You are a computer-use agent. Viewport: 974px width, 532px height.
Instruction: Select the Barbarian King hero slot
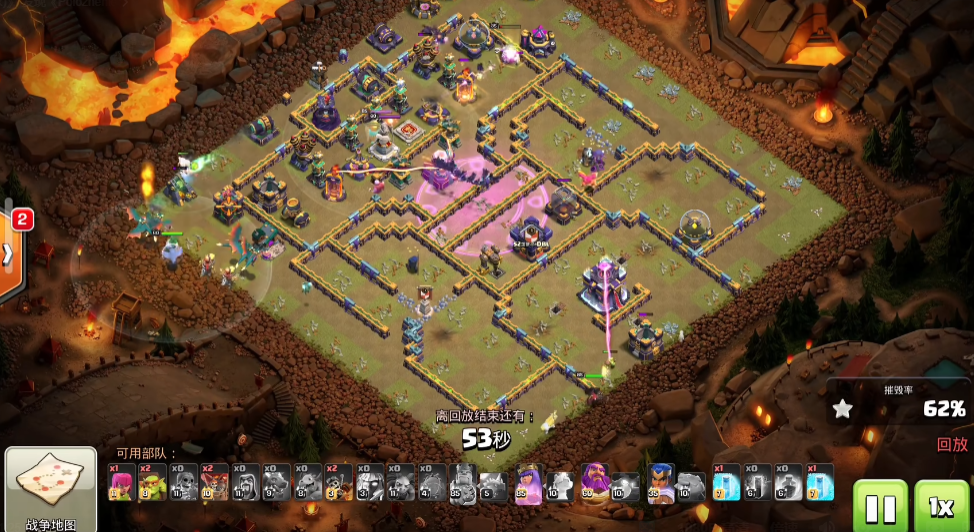pos(463,482)
